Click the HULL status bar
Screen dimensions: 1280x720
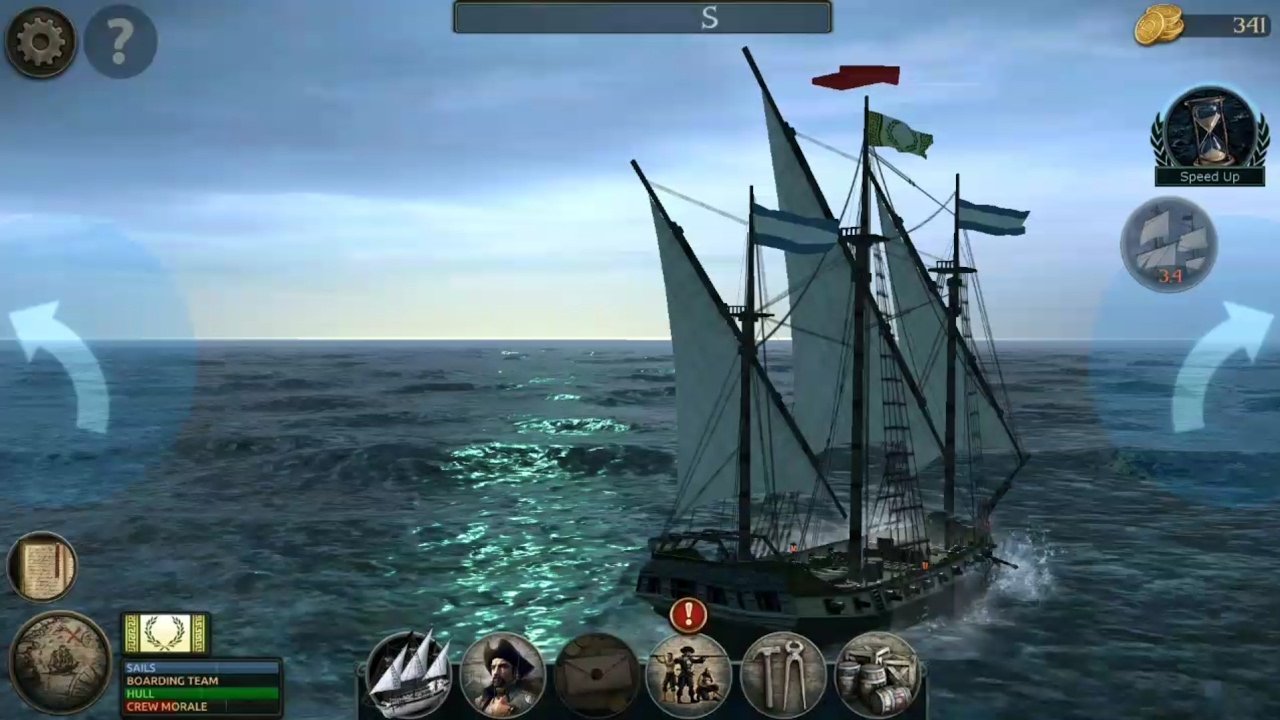[200, 693]
